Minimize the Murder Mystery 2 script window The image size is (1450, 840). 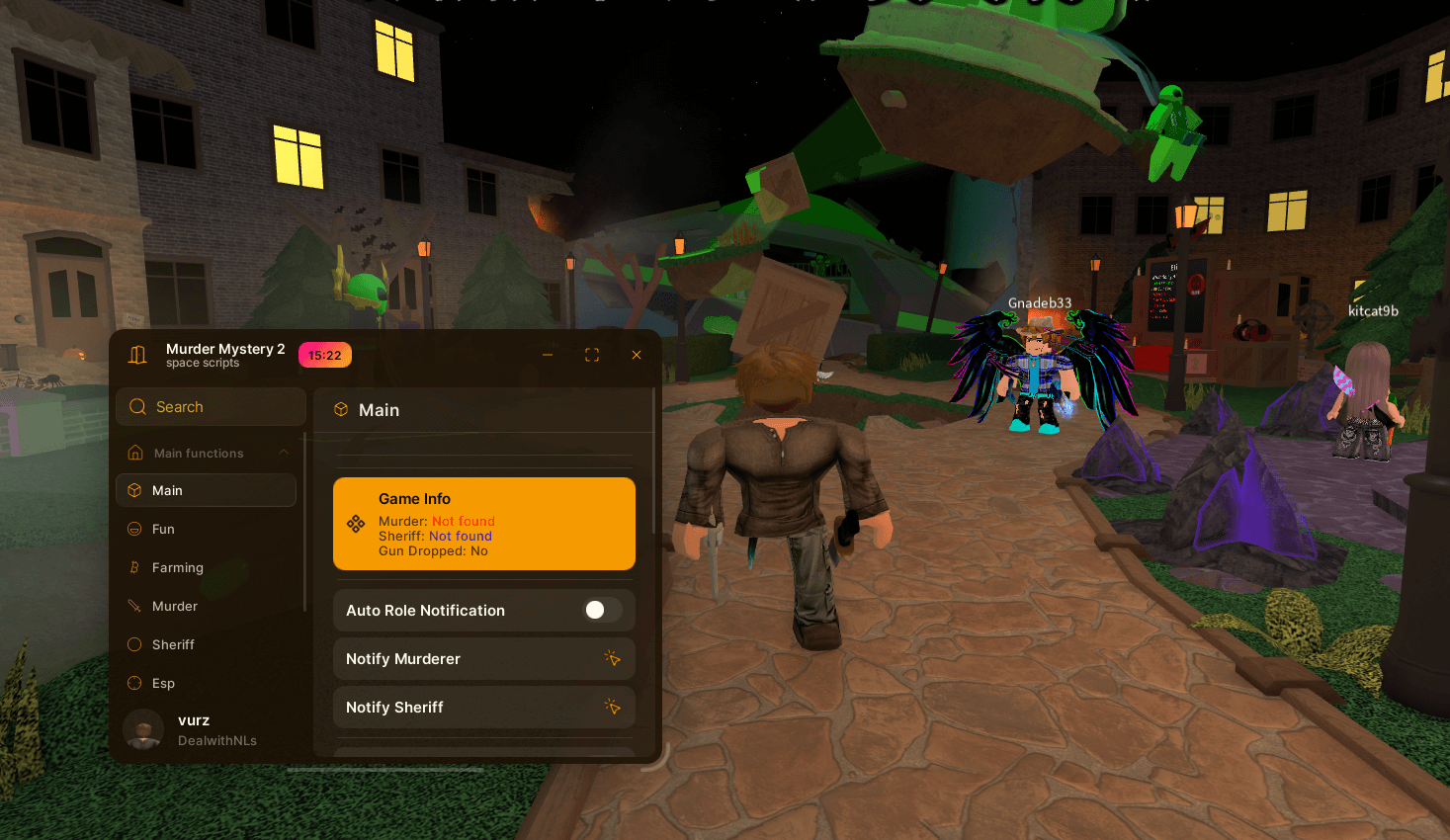point(548,355)
